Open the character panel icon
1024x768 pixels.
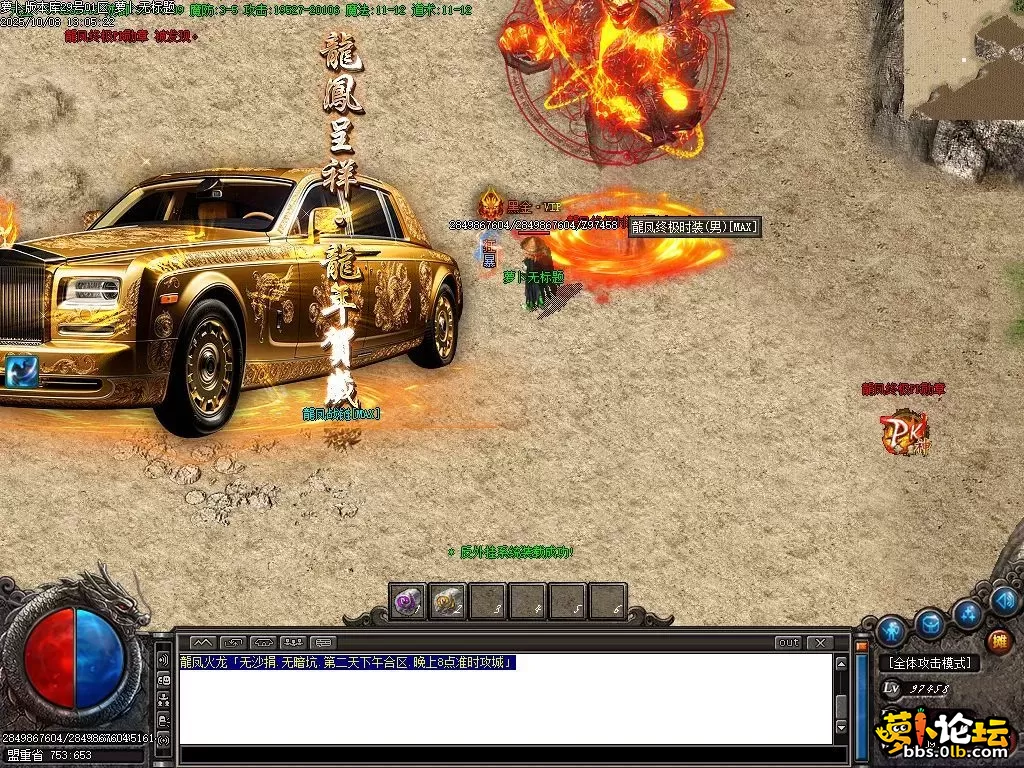point(891,631)
